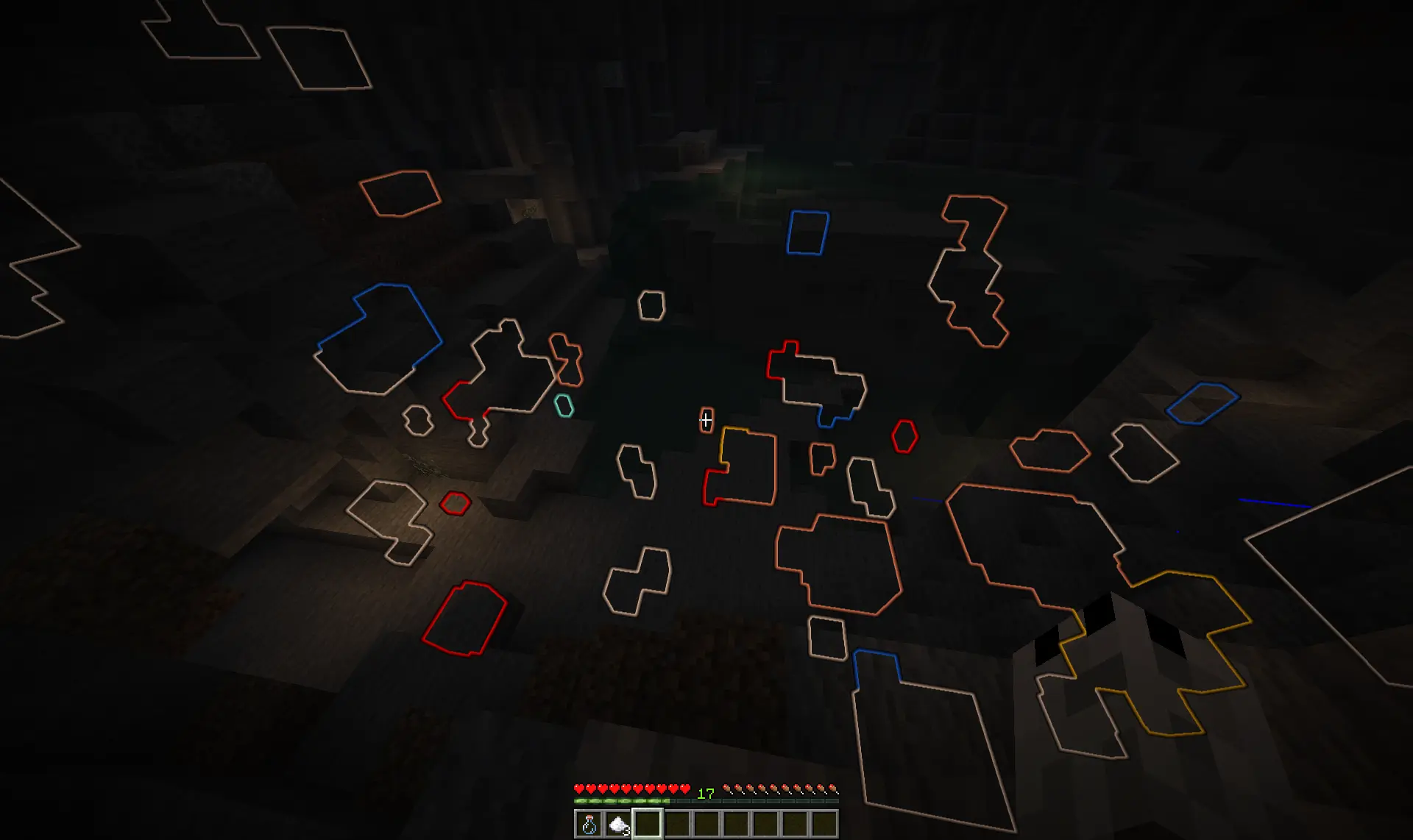Click the rightmost empty hotbar slot
The width and height of the screenshot is (1413, 840).
826,824
